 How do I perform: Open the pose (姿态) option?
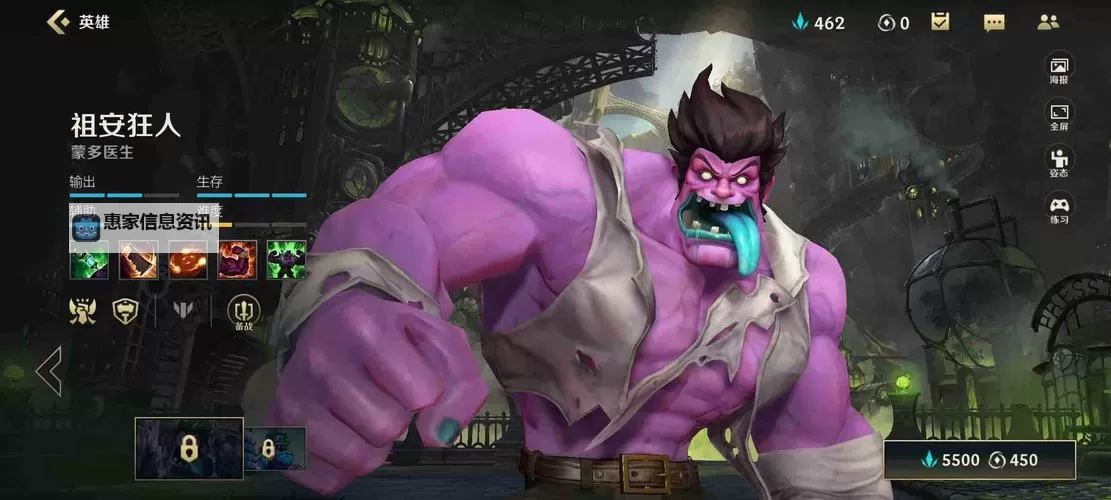point(1058,162)
